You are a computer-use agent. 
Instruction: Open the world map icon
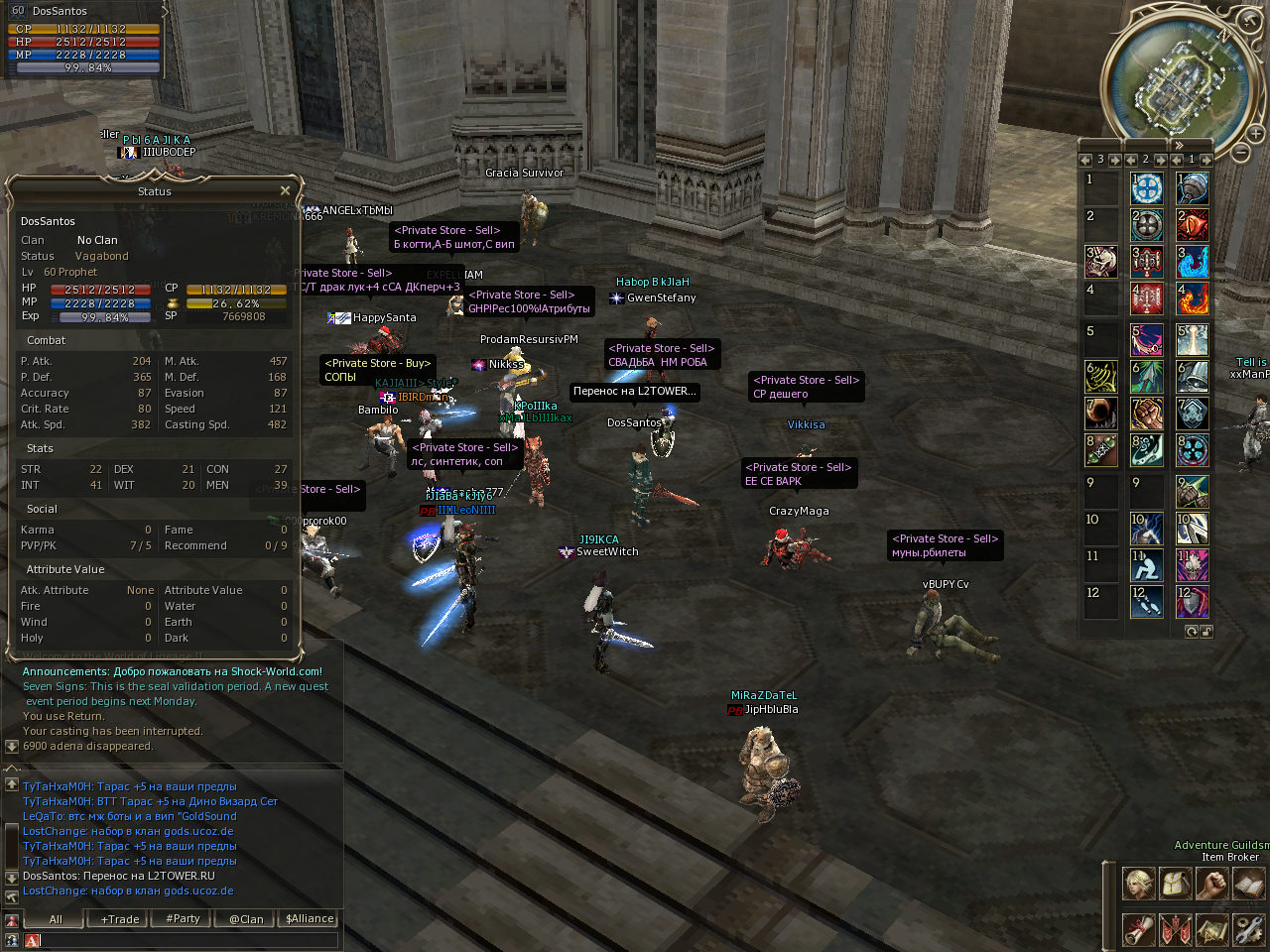click(1211, 929)
